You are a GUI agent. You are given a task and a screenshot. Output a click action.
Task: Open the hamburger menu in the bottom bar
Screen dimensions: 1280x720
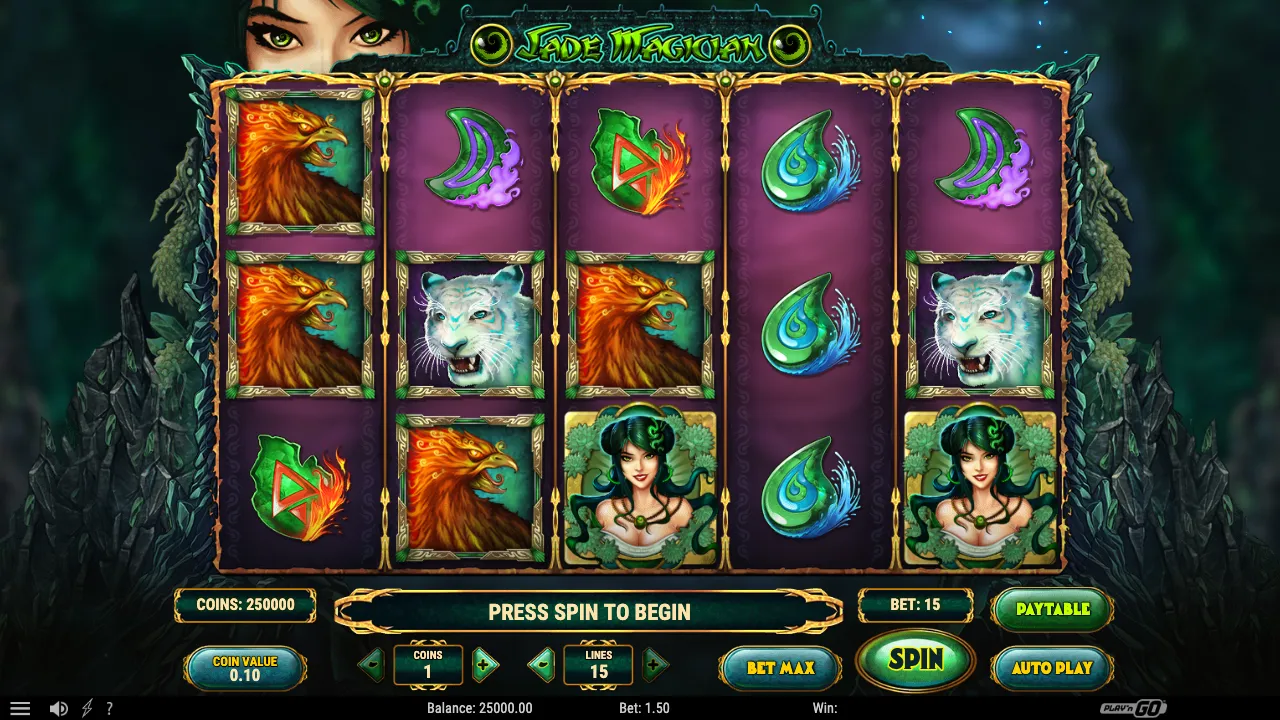pyautogui.click(x=22, y=708)
